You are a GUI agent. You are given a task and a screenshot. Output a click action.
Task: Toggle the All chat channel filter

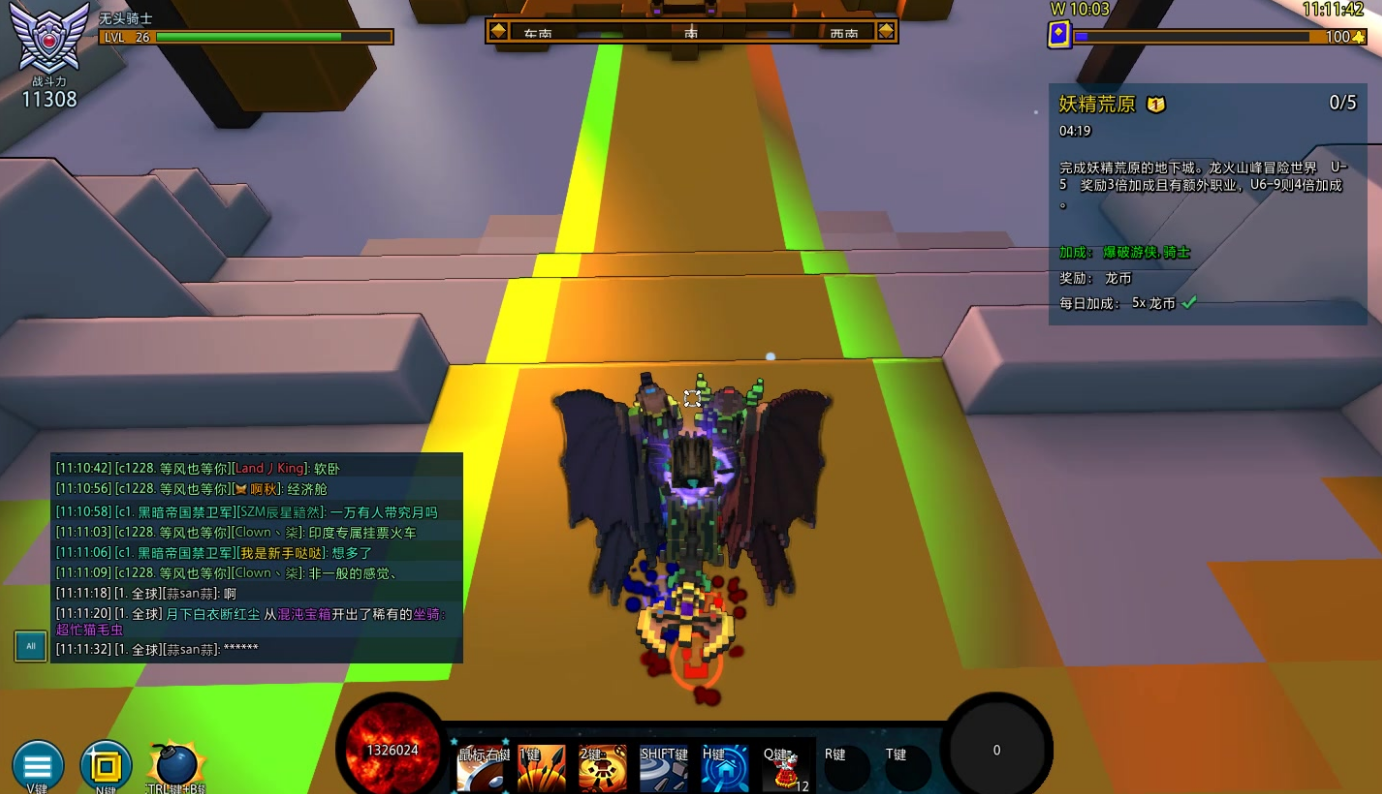[x=30, y=646]
